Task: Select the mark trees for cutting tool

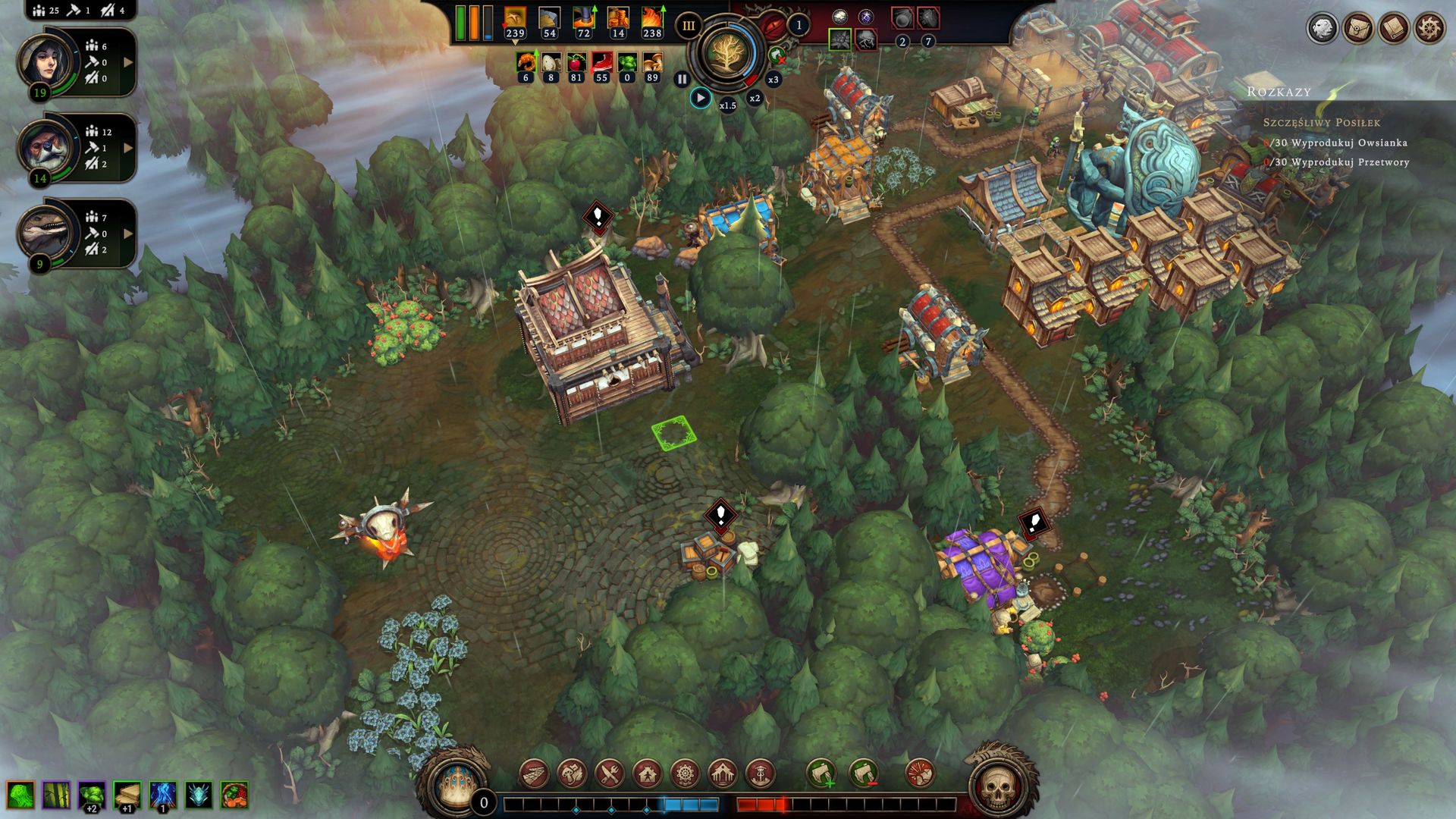Action: click(821, 773)
